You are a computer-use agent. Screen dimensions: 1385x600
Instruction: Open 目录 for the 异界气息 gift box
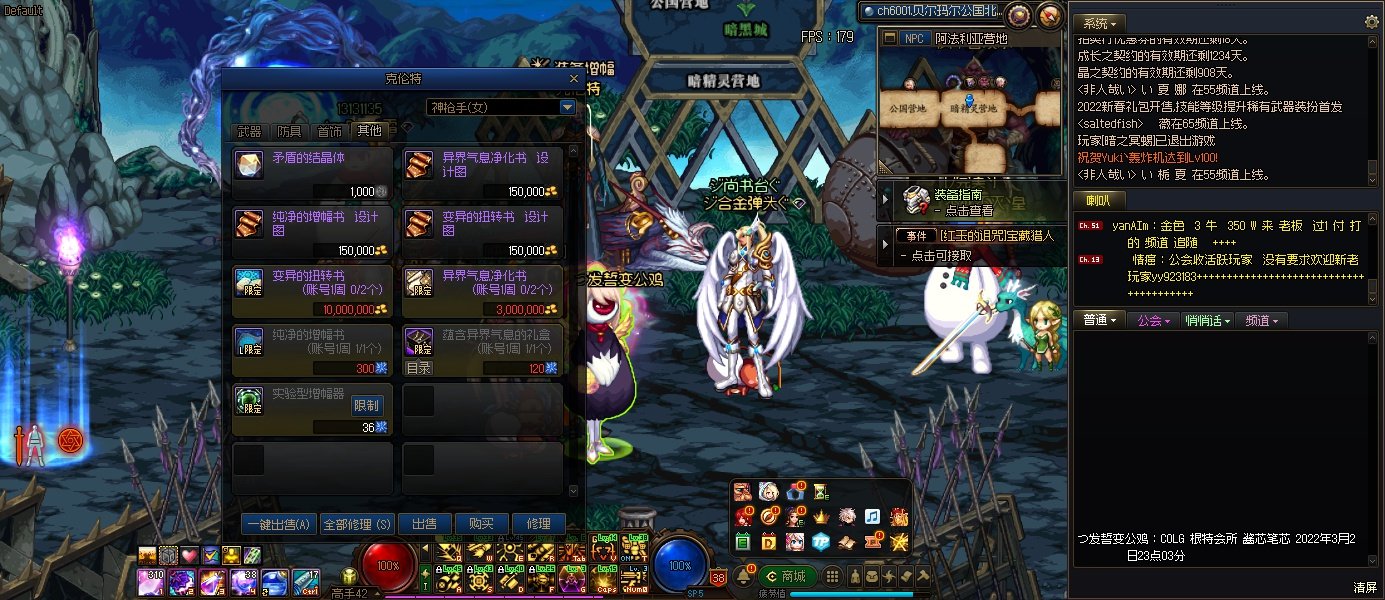coord(419,367)
